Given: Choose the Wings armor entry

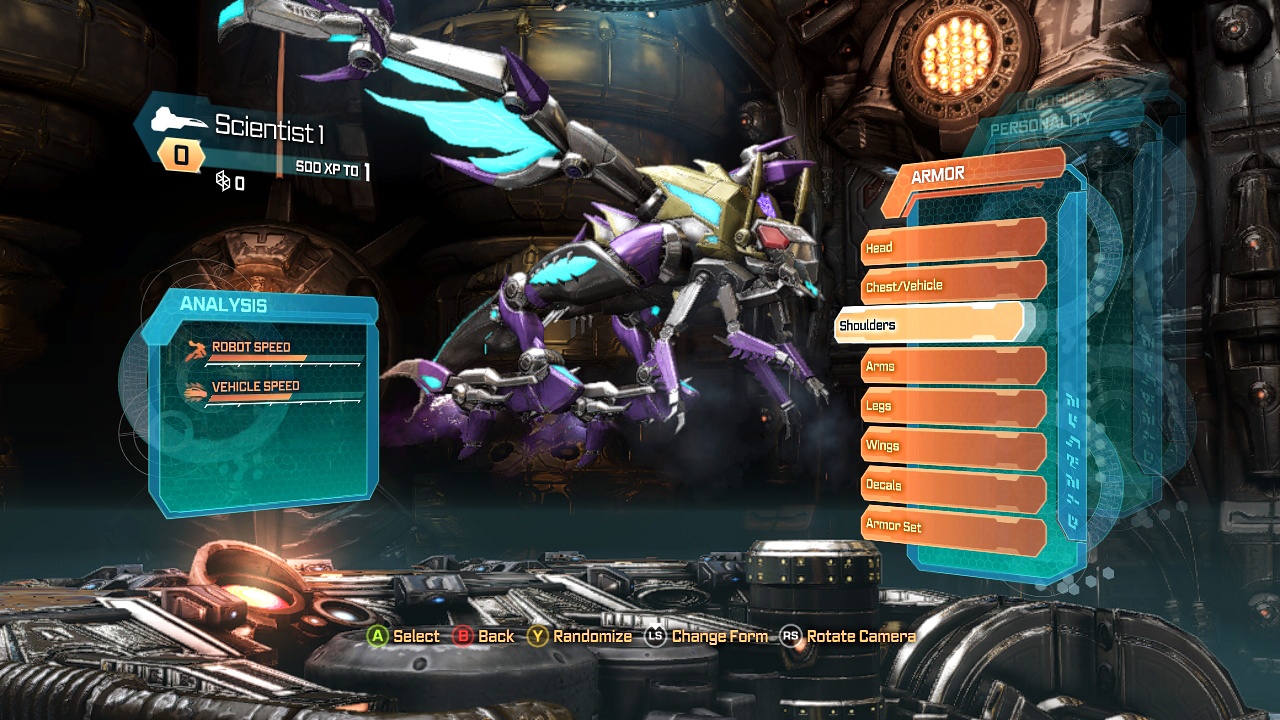Looking at the screenshot, I should [x=952, y=445].
